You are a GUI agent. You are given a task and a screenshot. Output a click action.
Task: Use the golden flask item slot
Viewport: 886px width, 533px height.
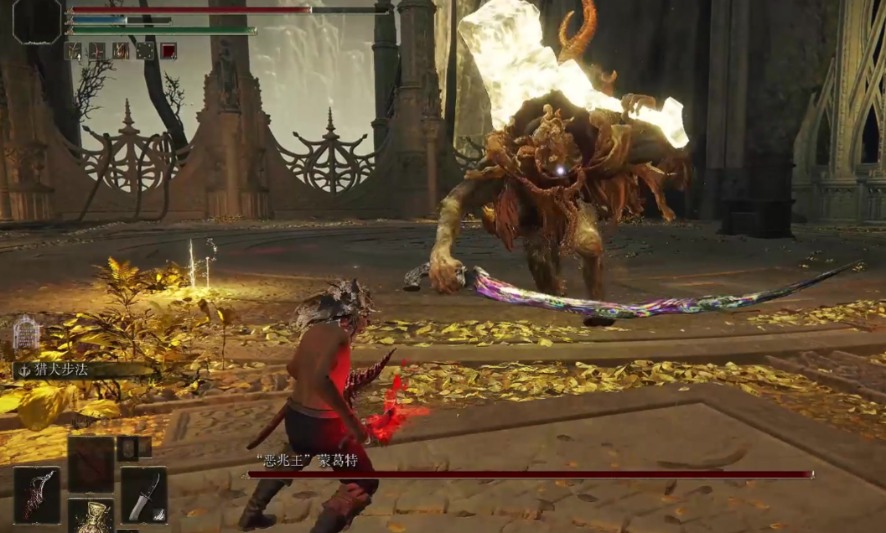[x=90, y=517]
